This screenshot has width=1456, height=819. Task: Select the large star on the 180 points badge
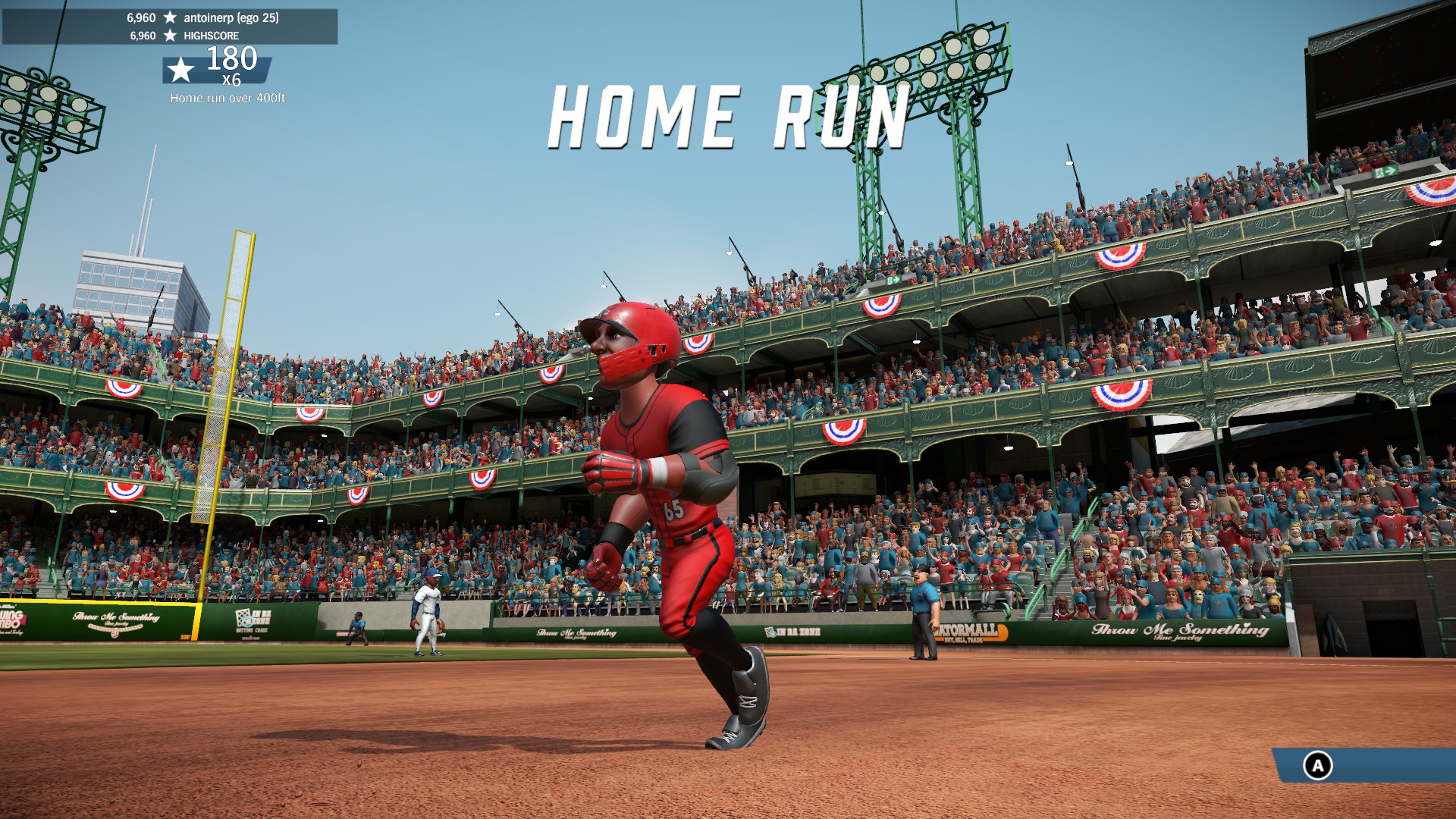[180, 70]
